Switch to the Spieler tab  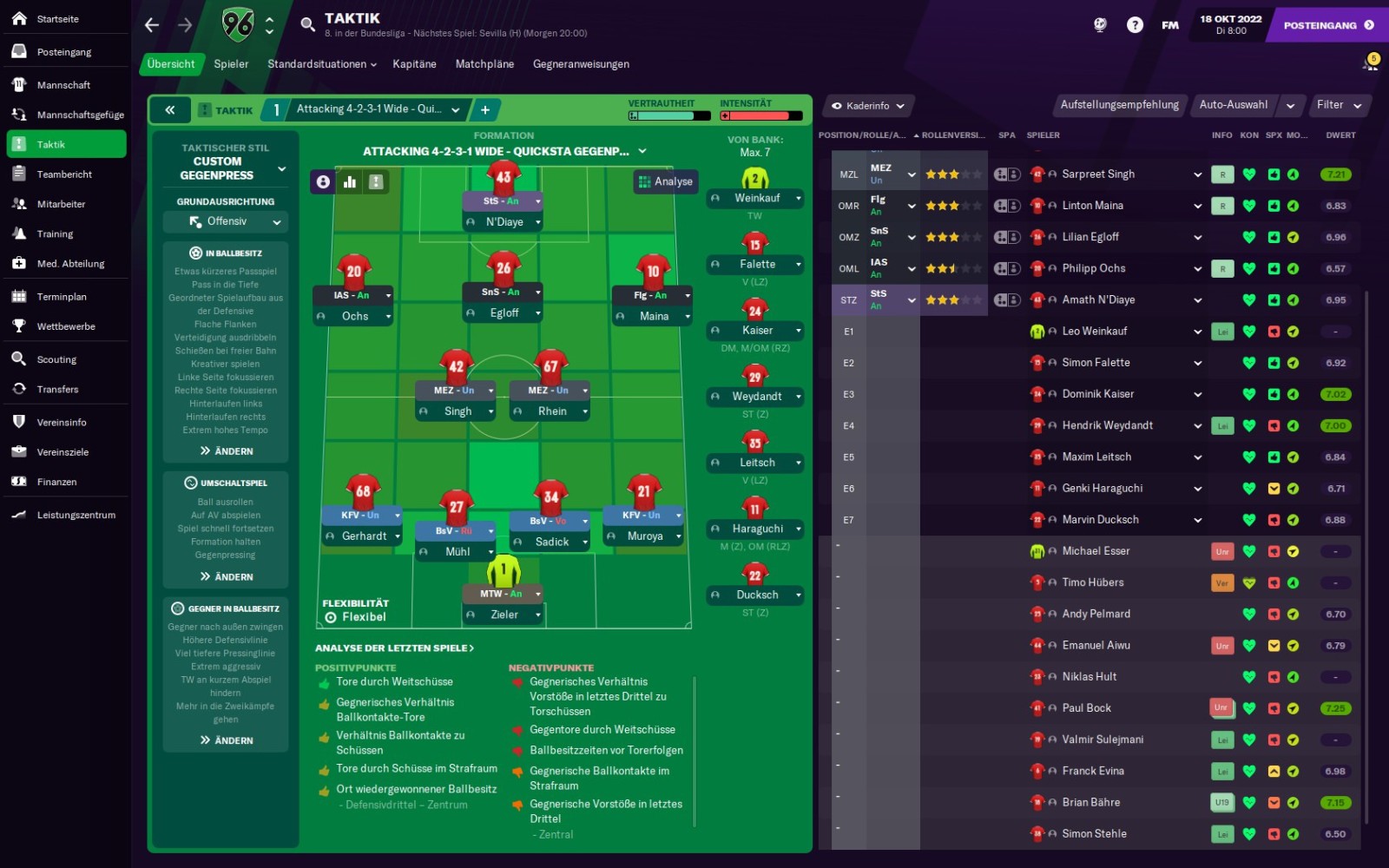[x=231, y=64]
